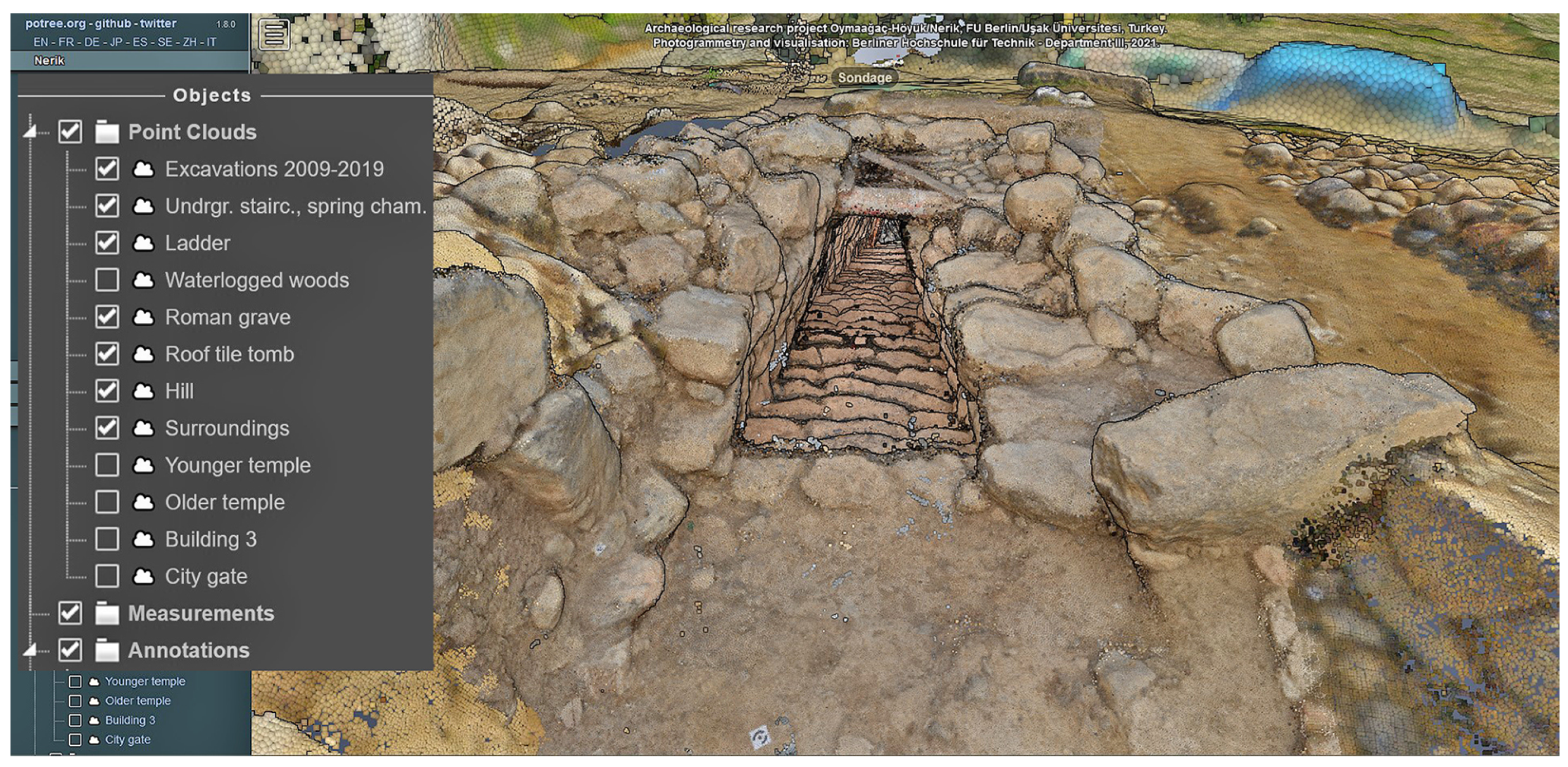
Task: Collapse the Point Clouds tree arrow
Action: point(30,131)
